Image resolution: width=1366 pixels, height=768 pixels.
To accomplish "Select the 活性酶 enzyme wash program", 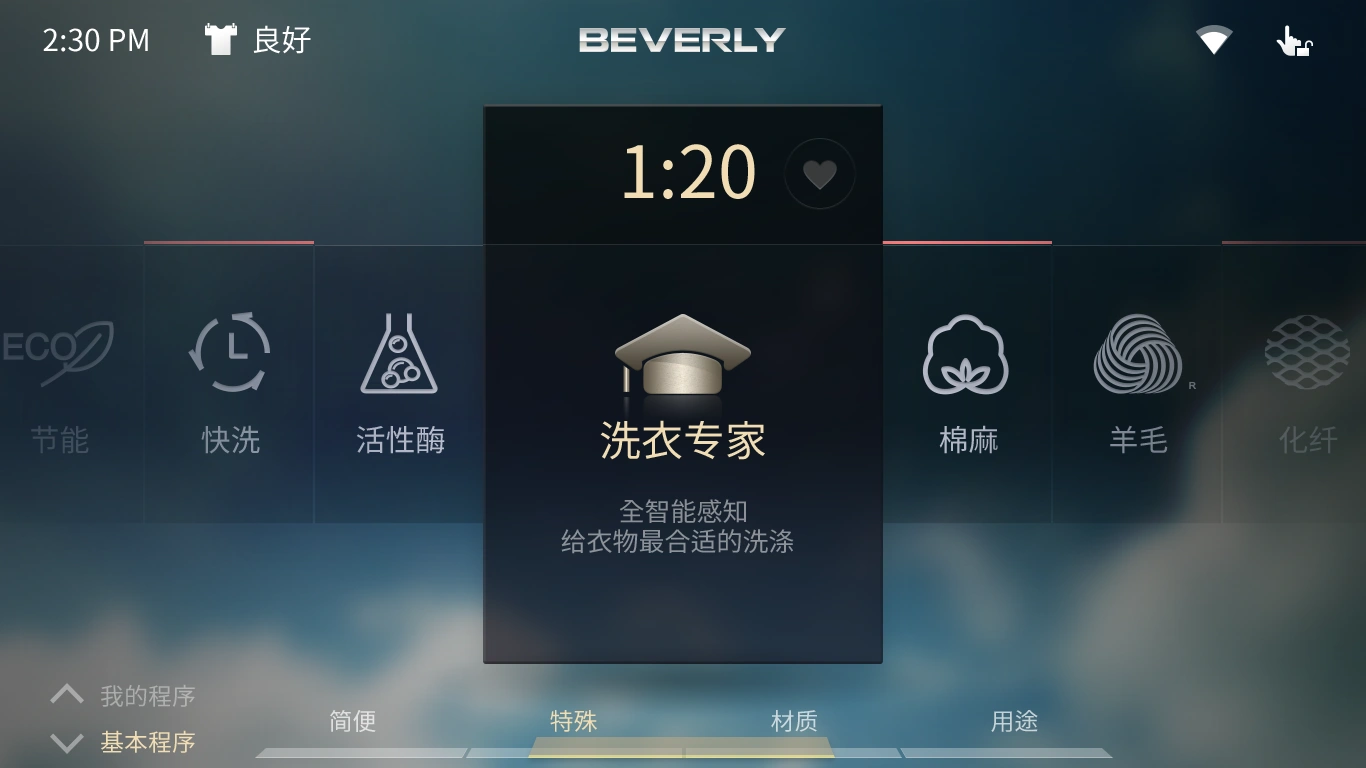I will click(x=399, y=385).
